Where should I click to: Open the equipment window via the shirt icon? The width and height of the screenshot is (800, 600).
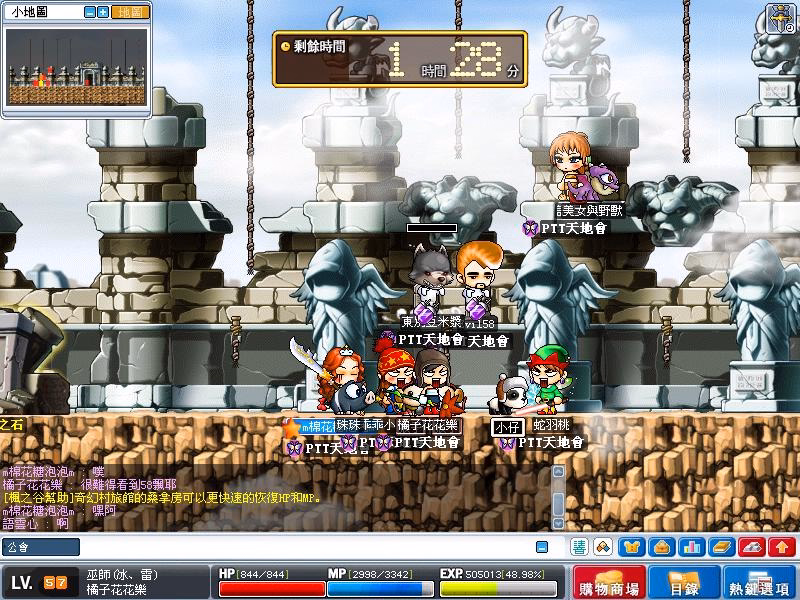(632, 547)
